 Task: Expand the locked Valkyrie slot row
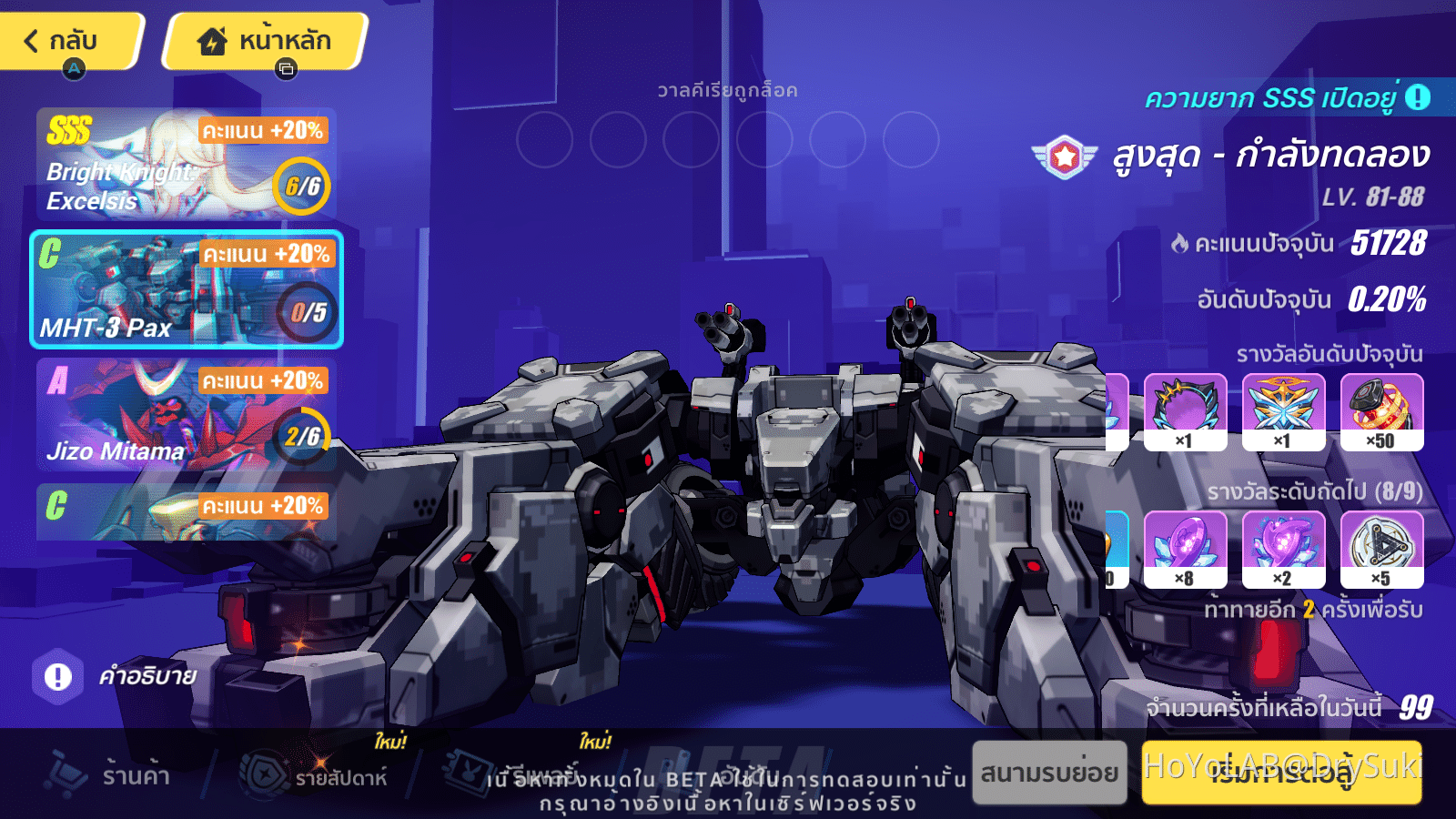pos(728,89)
